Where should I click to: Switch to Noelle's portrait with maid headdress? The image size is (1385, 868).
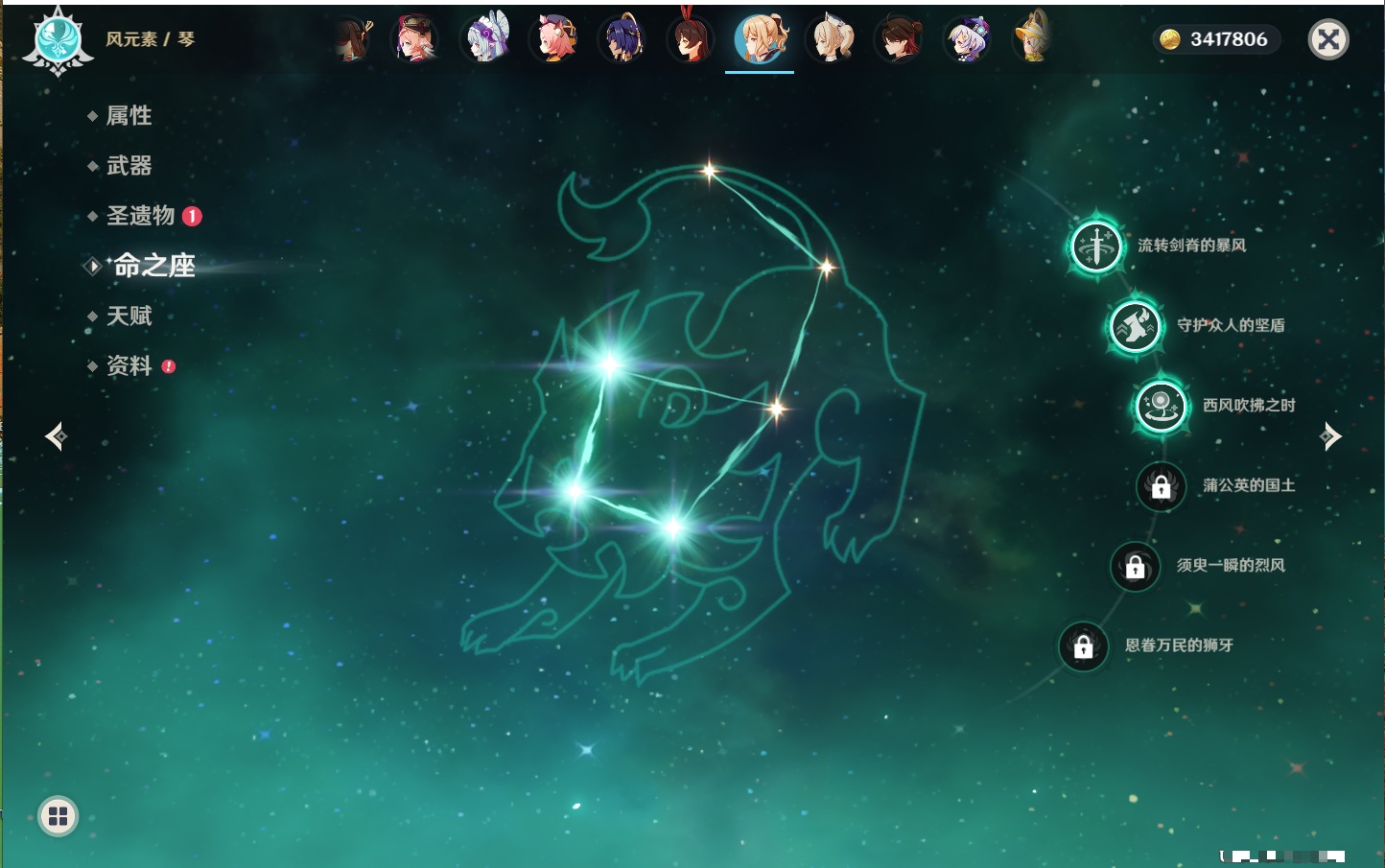click(485, 39)
